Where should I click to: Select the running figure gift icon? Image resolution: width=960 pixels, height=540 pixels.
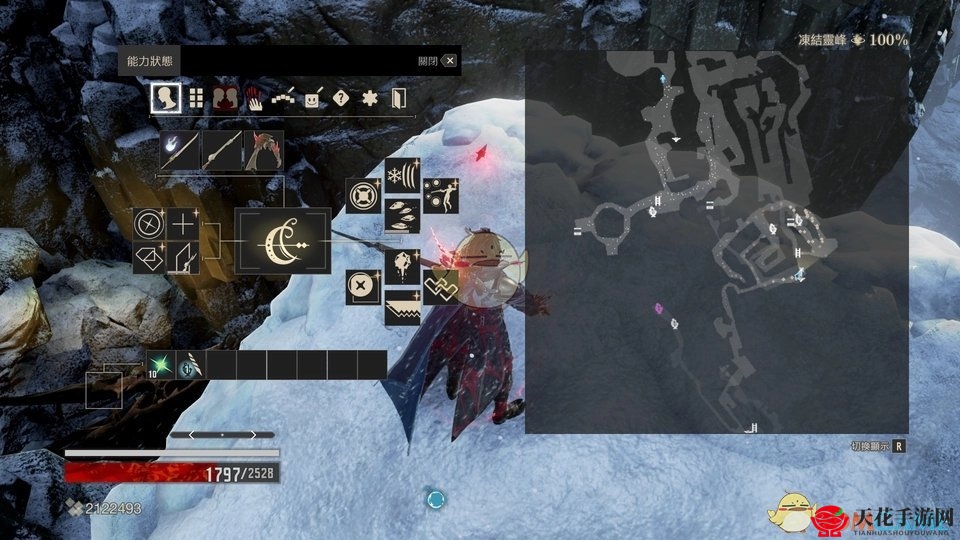pyautogui.click(x=440, y=195)
